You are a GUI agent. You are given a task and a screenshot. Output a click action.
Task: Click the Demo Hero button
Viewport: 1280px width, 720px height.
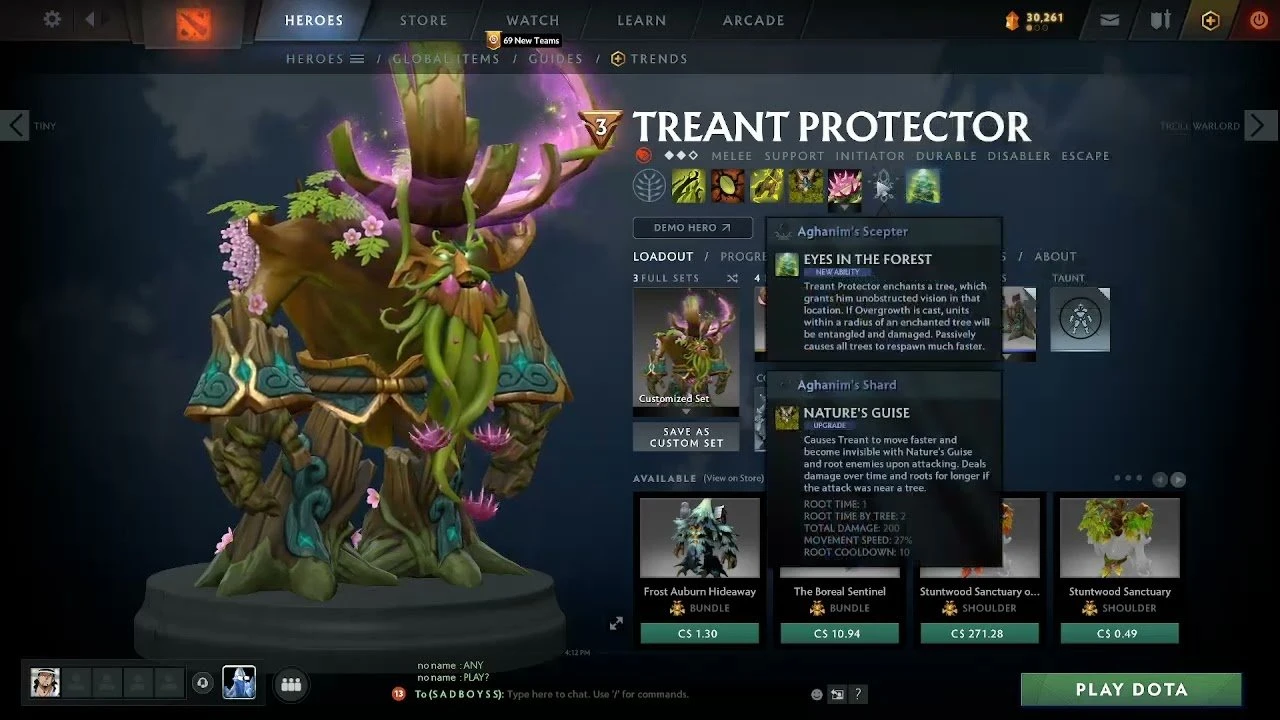coord(692,228)
